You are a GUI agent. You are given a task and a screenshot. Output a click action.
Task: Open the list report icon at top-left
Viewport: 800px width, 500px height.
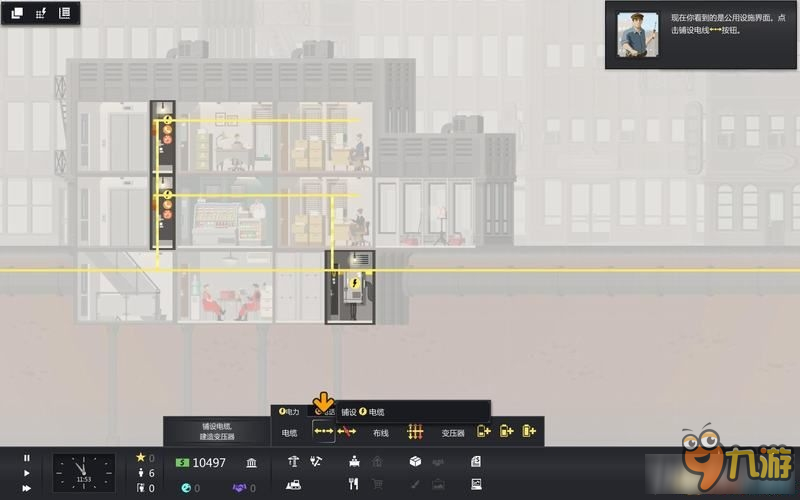point(65,13)
